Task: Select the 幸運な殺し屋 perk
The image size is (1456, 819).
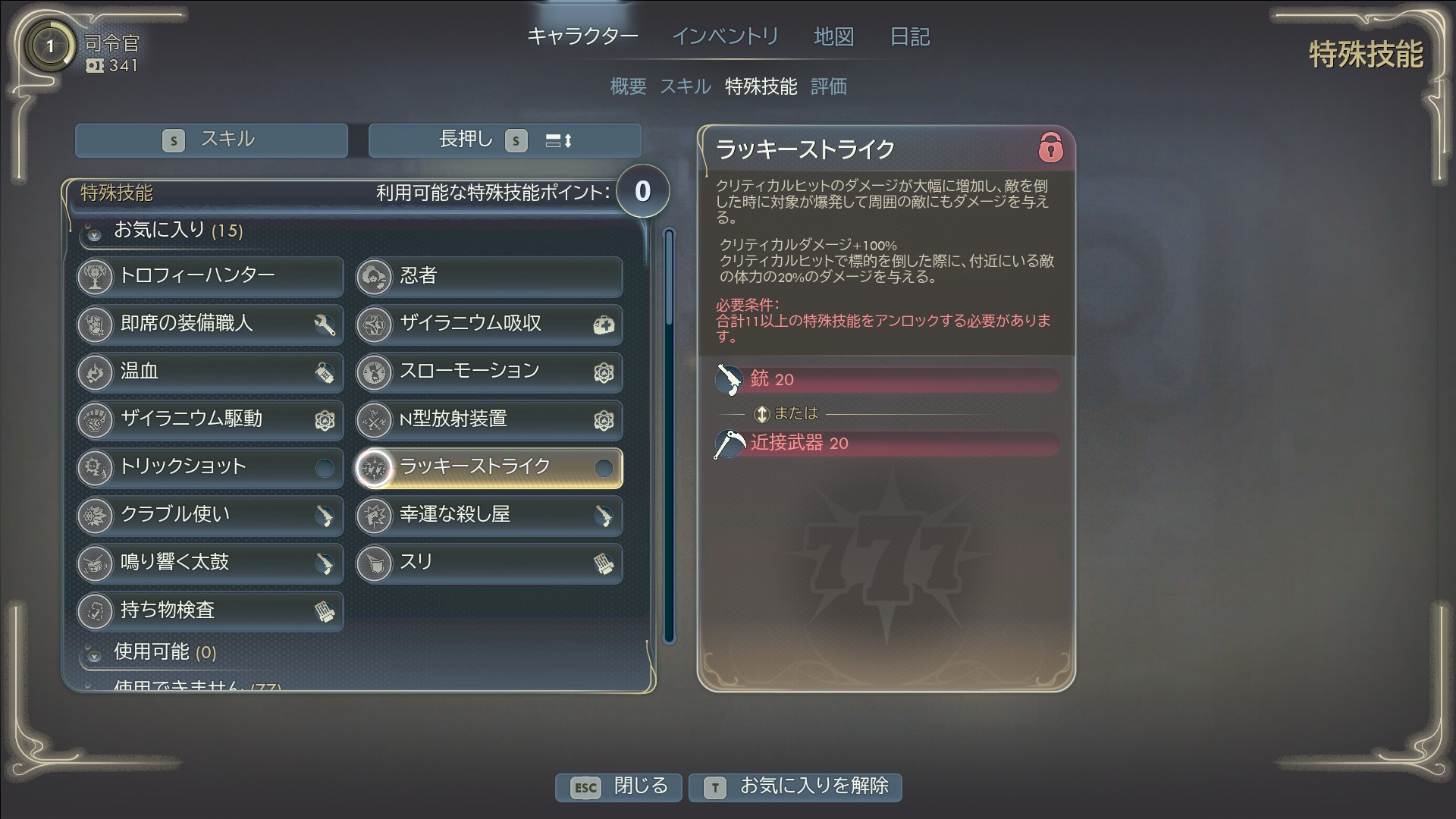Action: (489, 515)
